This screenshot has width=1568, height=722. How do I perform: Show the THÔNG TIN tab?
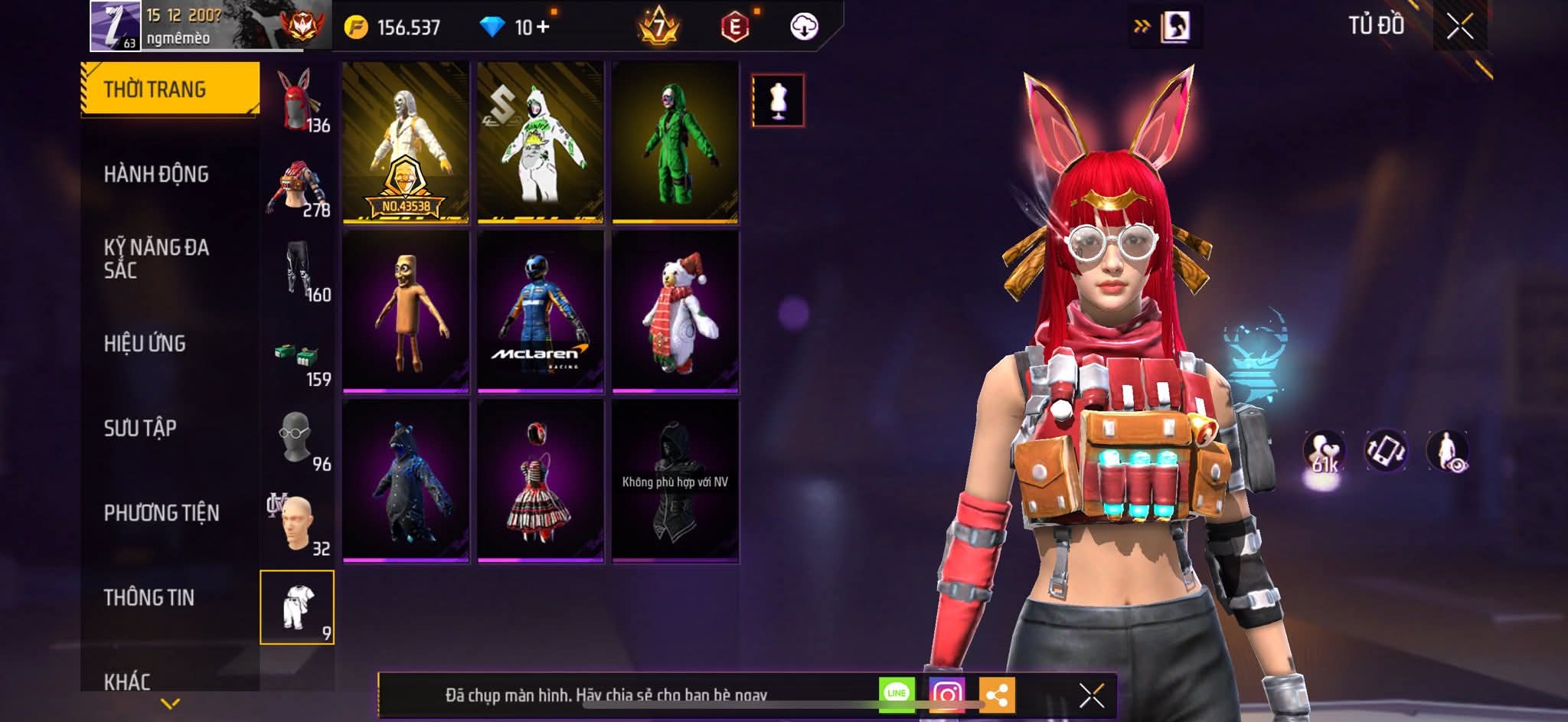(x=149, y=597)
